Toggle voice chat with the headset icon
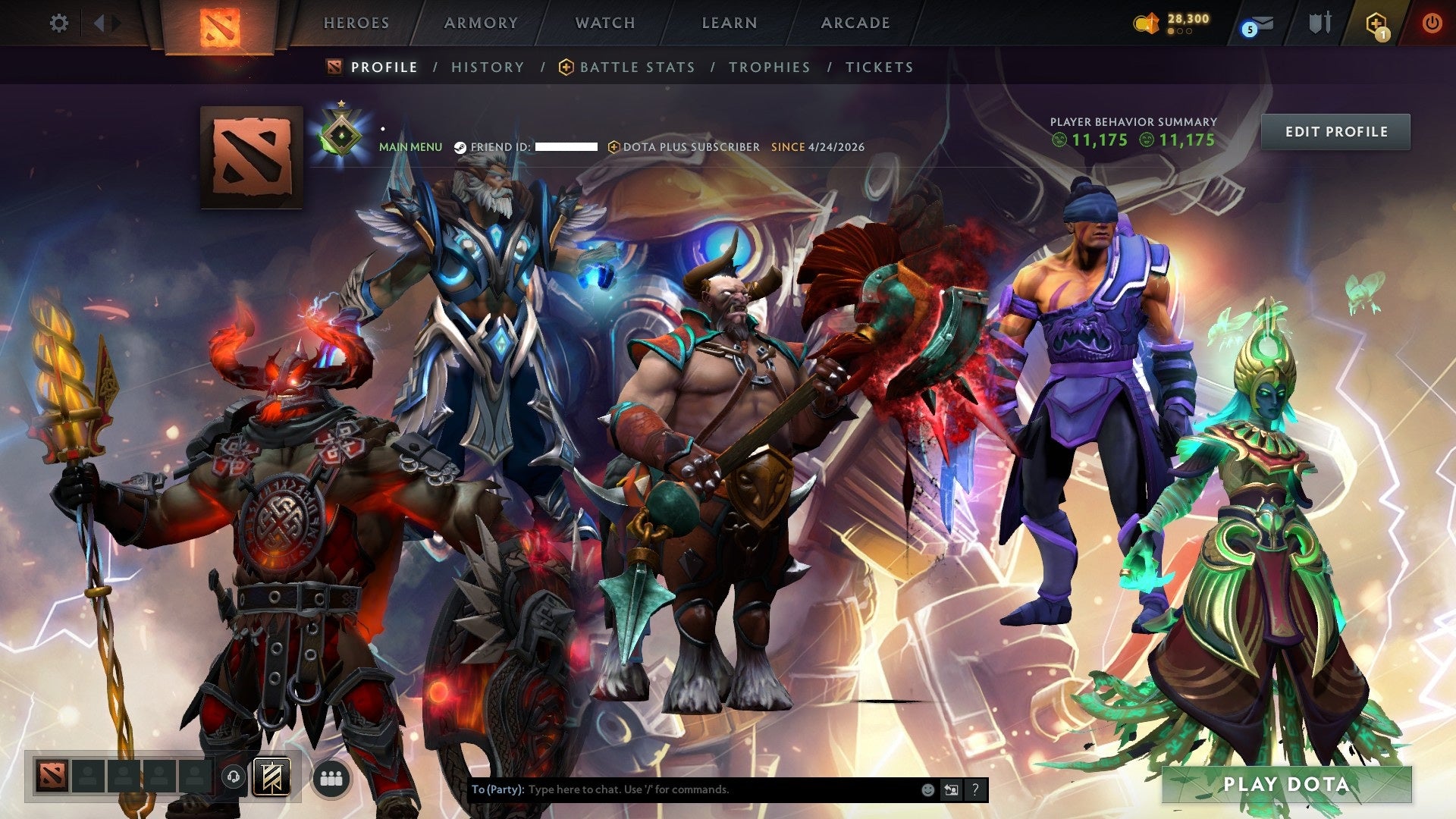 pos(234,777)
